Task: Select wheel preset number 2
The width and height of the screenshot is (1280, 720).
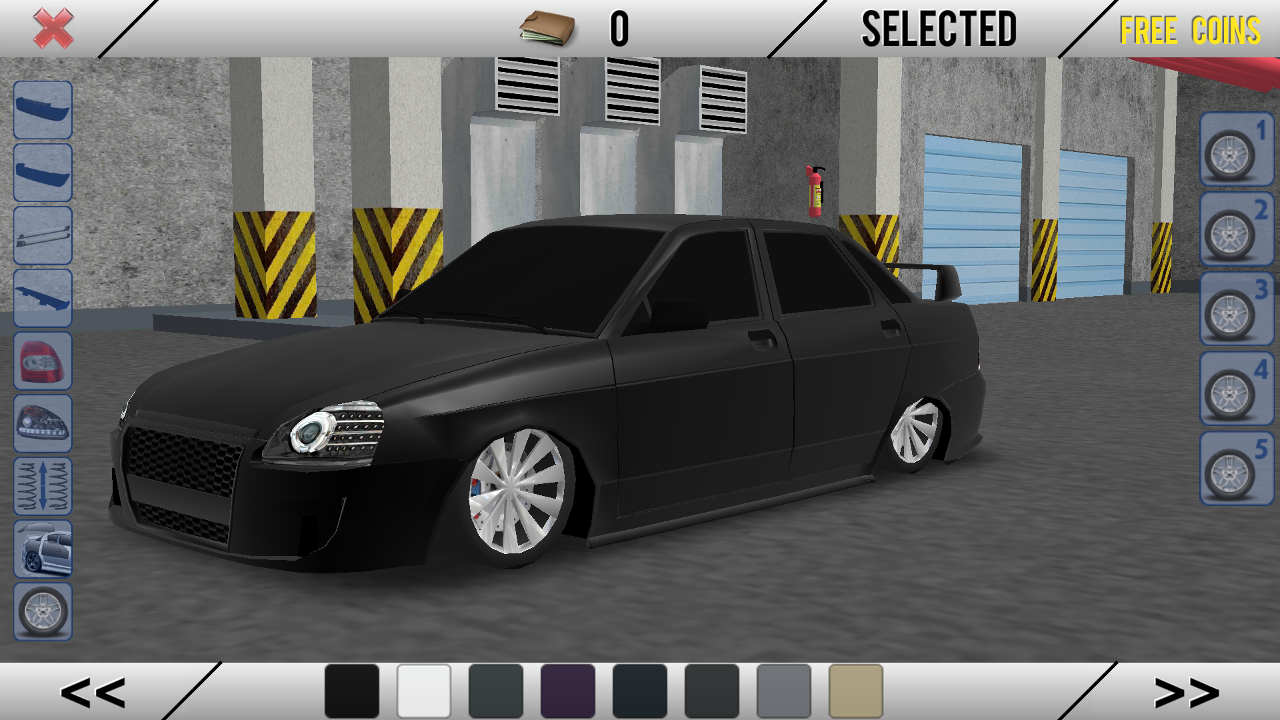Action: pyautogui.click(x=1232, y=229)
